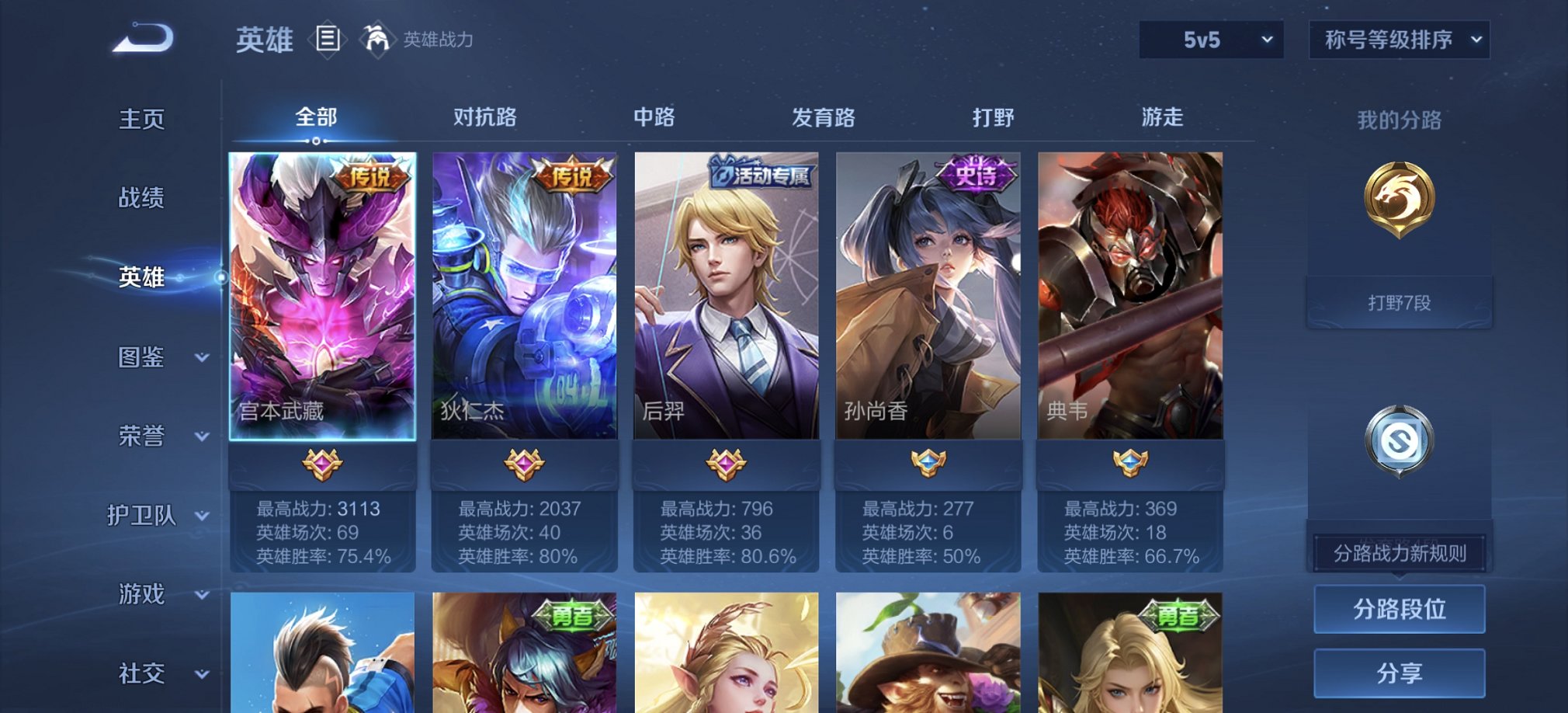
Task: Click the 传说 badge on 宫本武藏's card
Action: point(370,176)
